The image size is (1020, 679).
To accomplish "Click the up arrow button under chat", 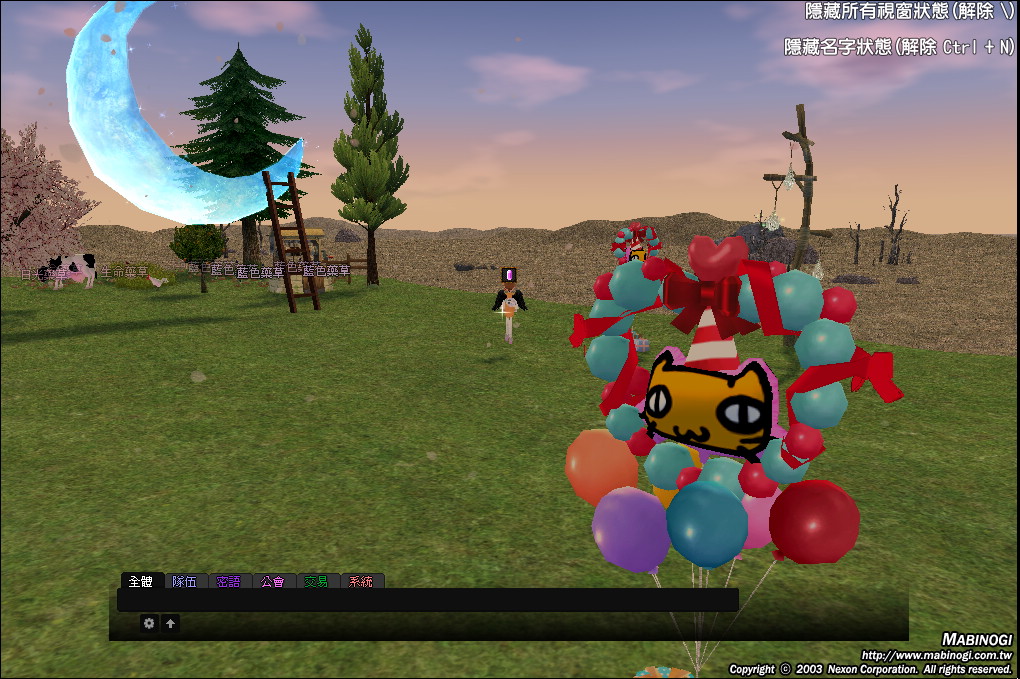I will (171, 623).
